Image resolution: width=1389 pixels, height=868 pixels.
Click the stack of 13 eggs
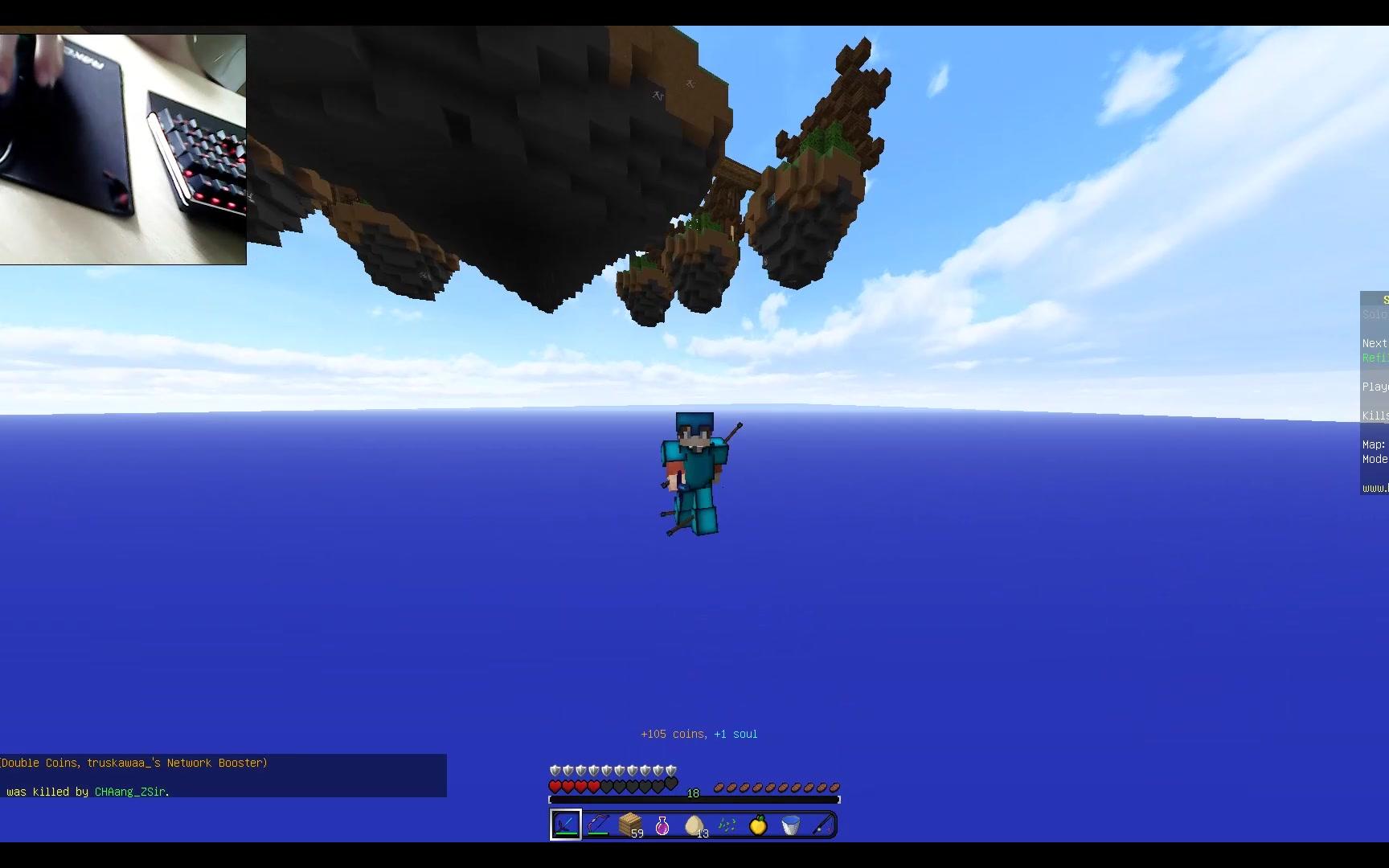[x=694, y=824]
